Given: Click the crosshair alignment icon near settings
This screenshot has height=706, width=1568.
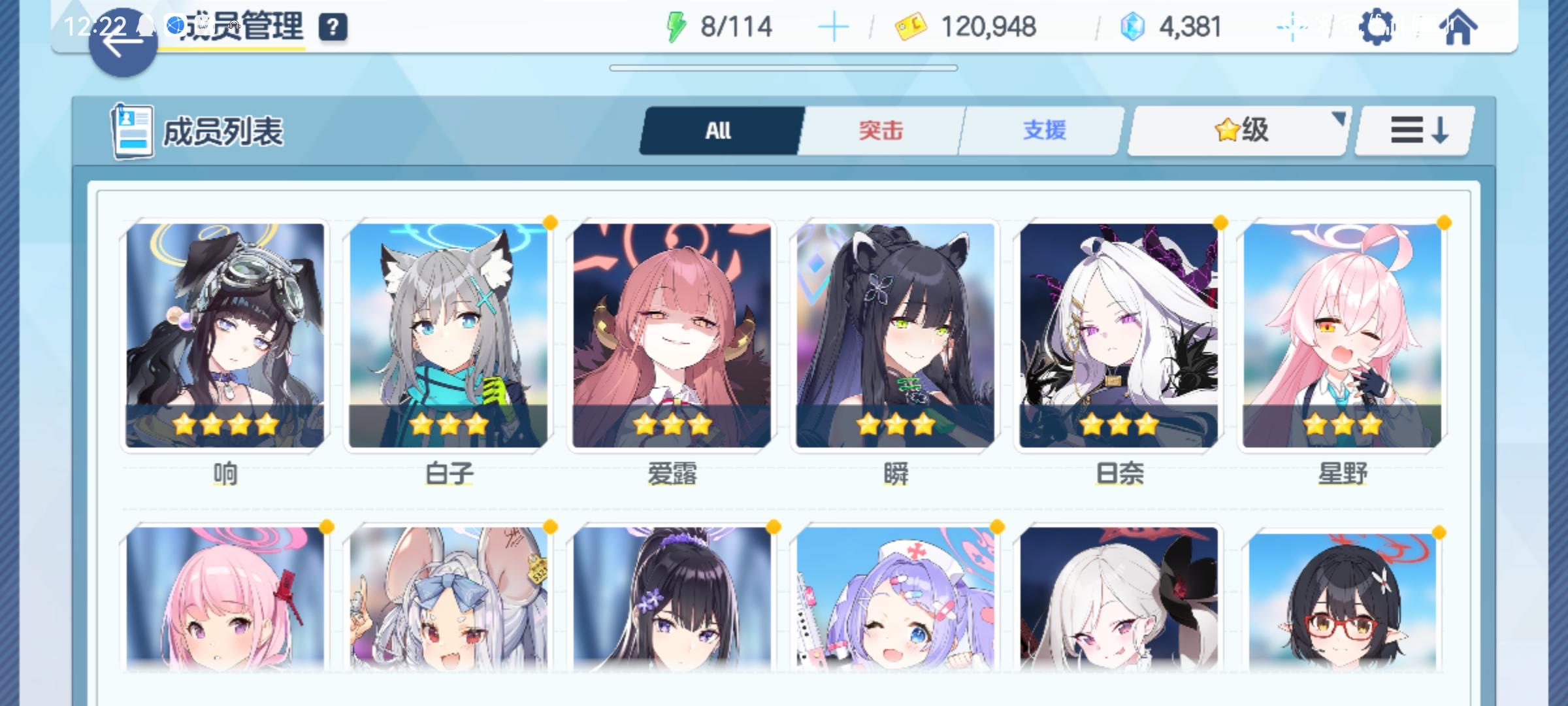Looking at the screenshot, I should pyautogui.click(x=1292, y=26).
